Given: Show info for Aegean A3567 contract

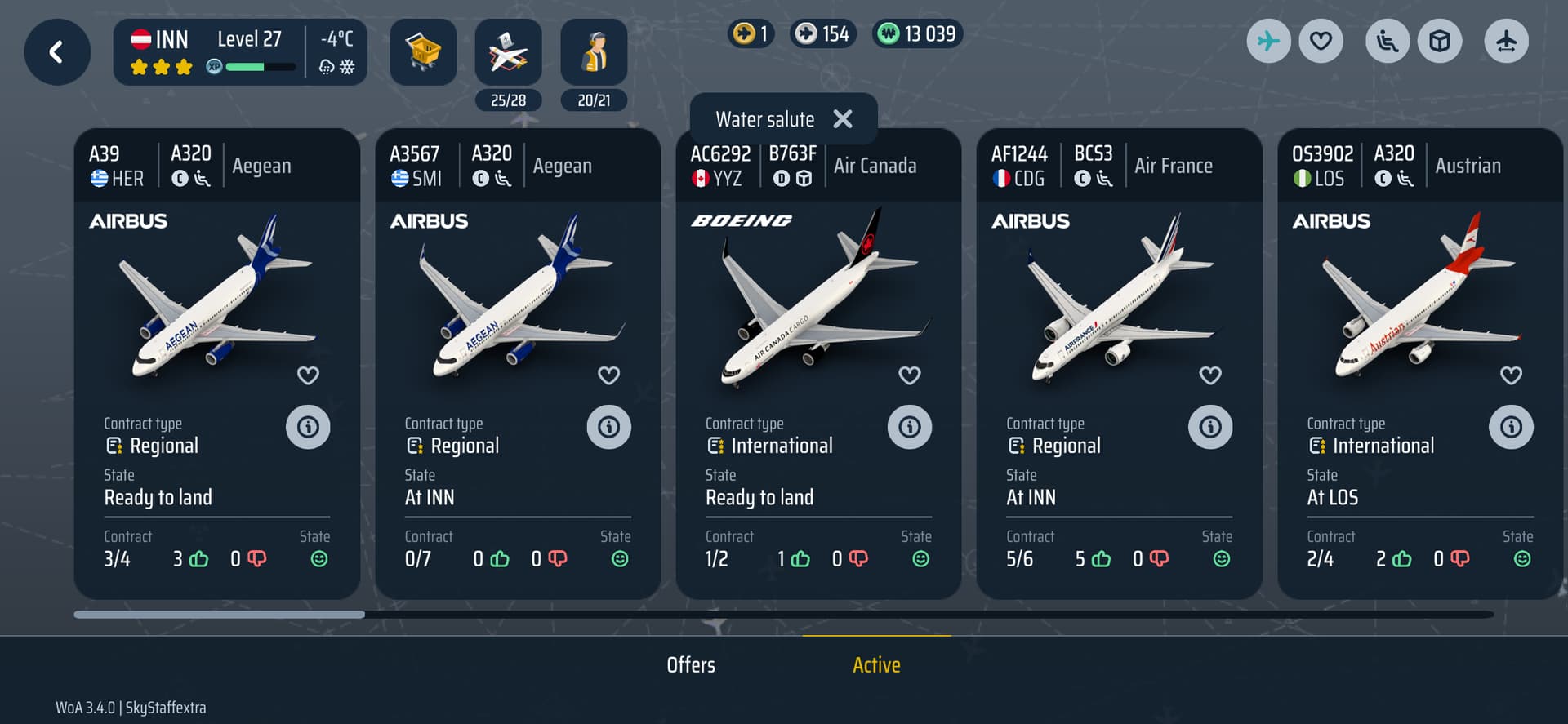Looking at the screenshot, I should click(608, 427).
